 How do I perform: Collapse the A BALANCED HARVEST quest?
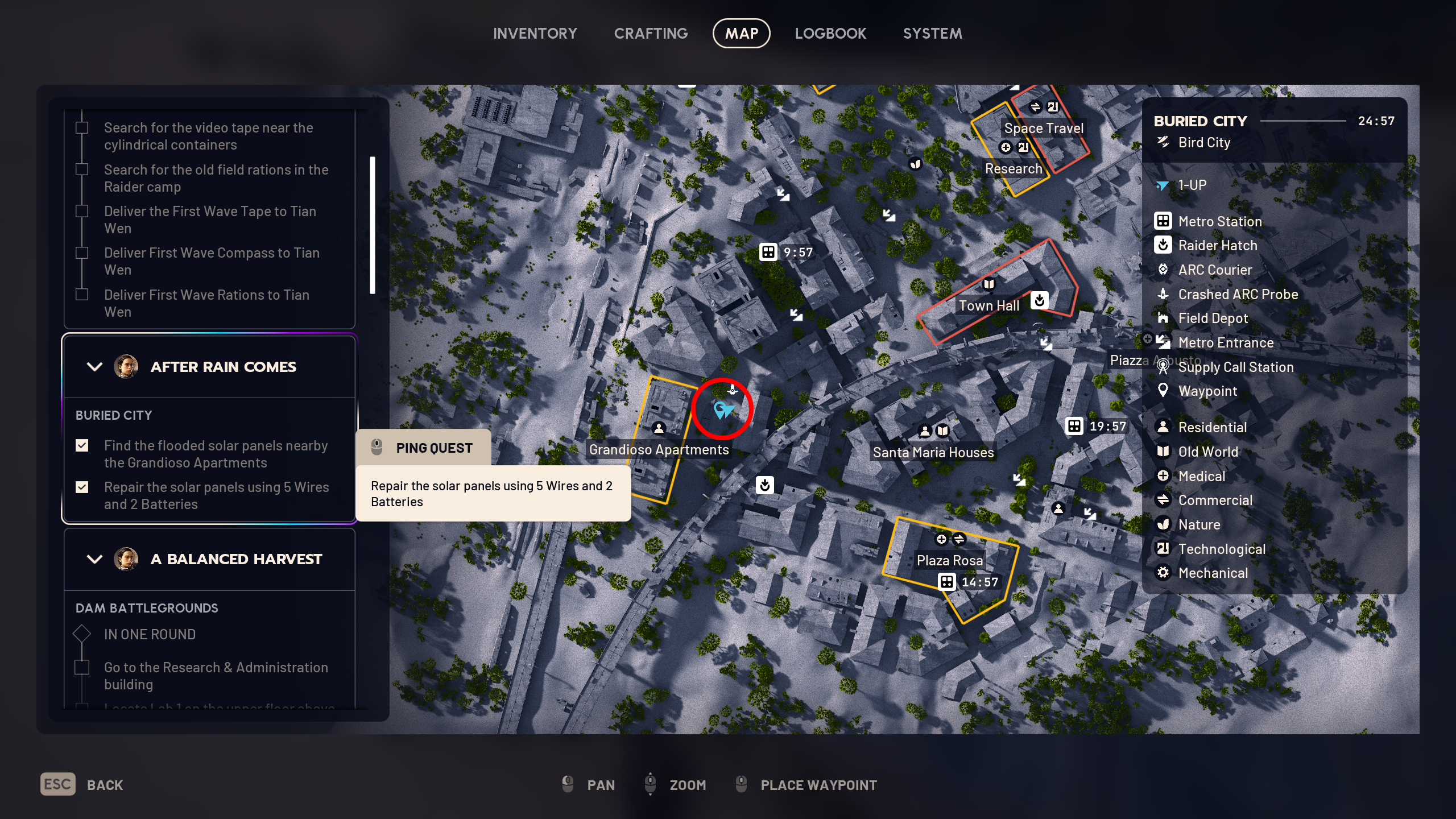pyautogui.click(x=94, y=559)
